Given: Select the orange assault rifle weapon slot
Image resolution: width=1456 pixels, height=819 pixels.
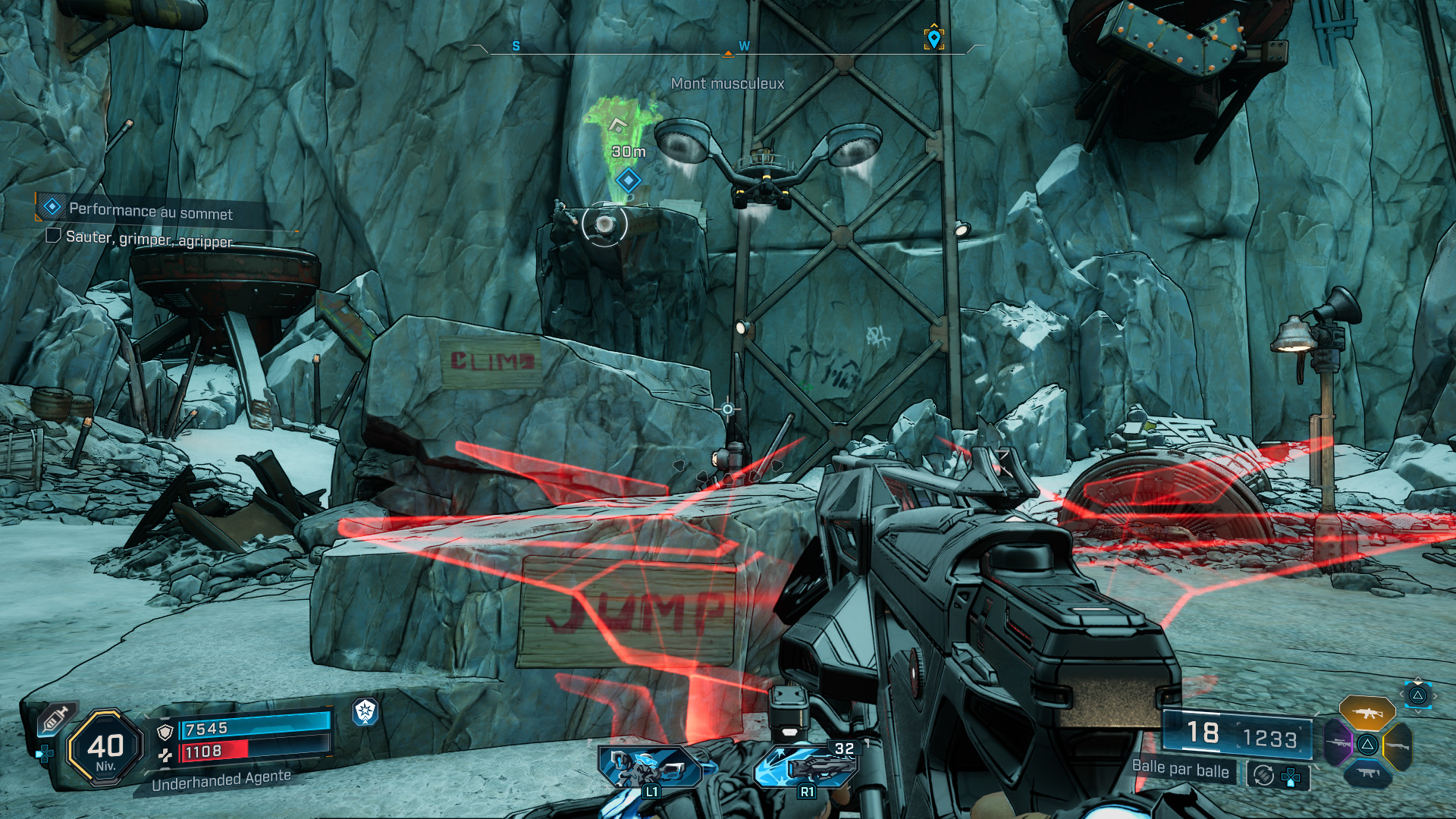Looking at the screenshot, I should pyautogui.click(x=1367, y=713).
